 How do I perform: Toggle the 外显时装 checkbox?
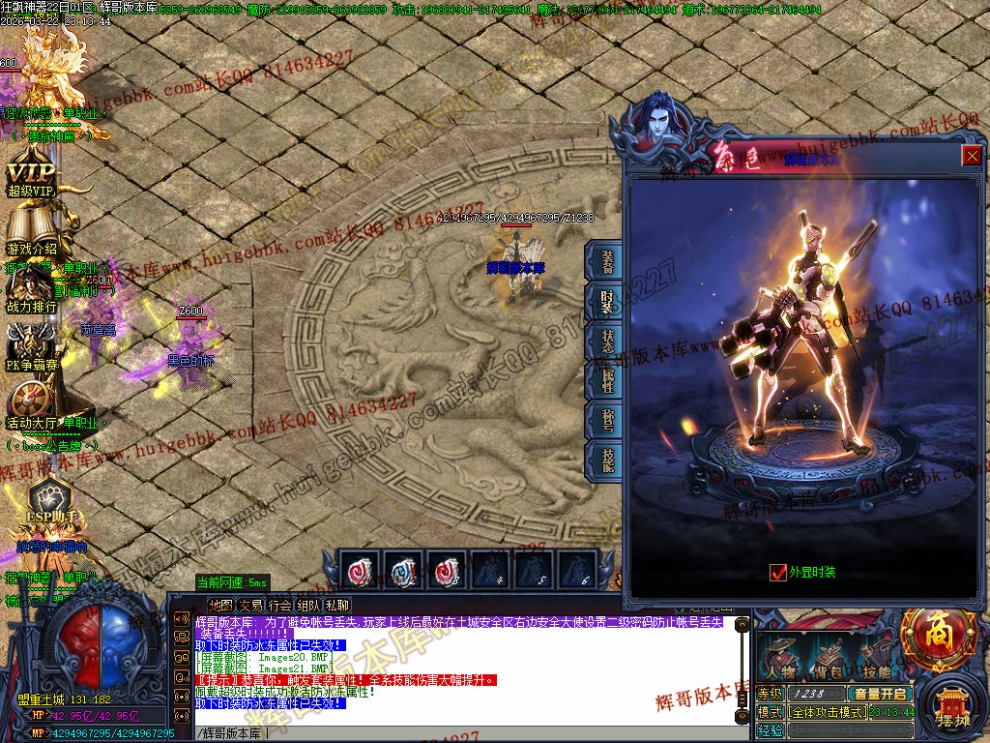point(778,573)
